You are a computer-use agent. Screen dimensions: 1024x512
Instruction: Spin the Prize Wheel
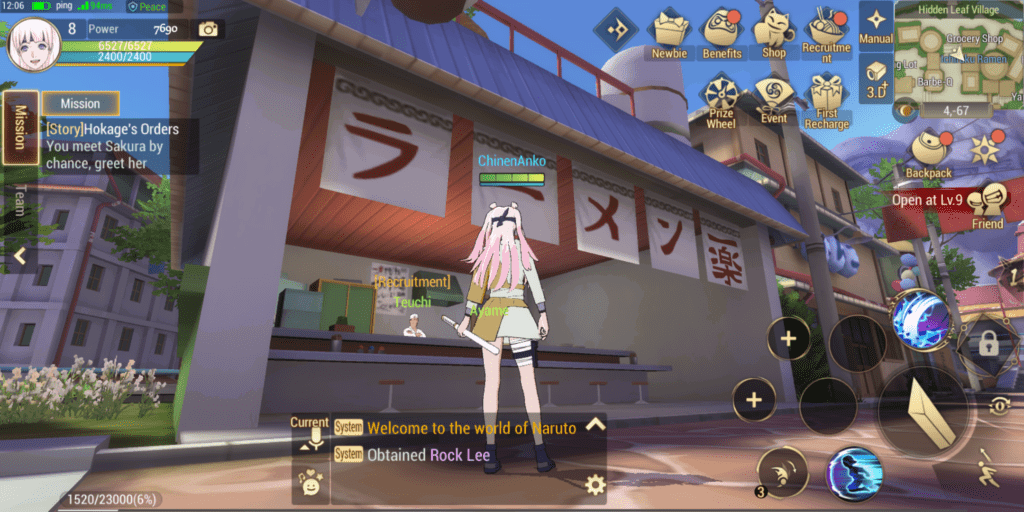(720, 100)
